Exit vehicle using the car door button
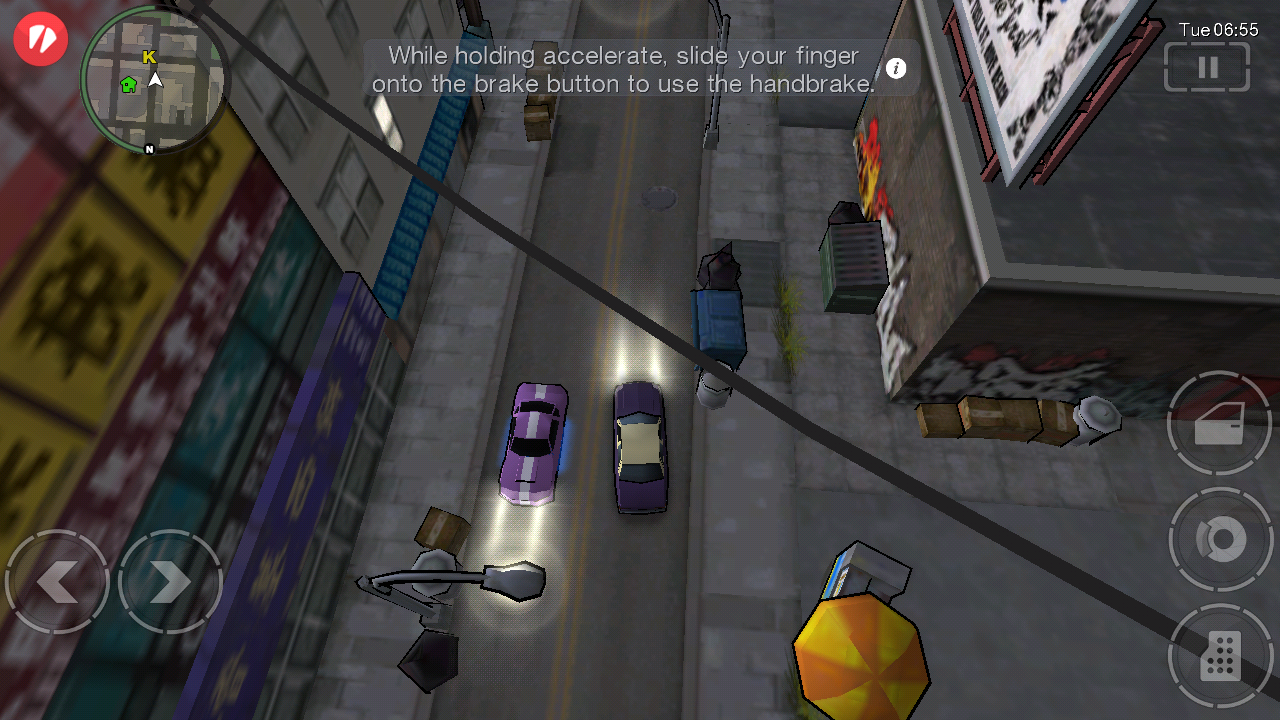Image resolution: width=1280 pixels, height=720 pixels. 1219,424
